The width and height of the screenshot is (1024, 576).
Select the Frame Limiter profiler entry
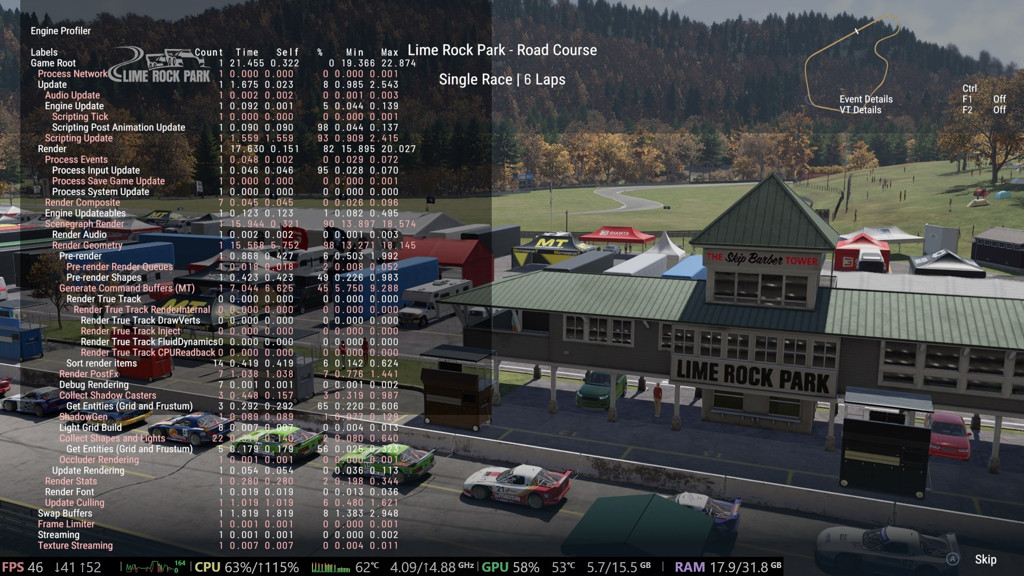(x=66, y=524)
